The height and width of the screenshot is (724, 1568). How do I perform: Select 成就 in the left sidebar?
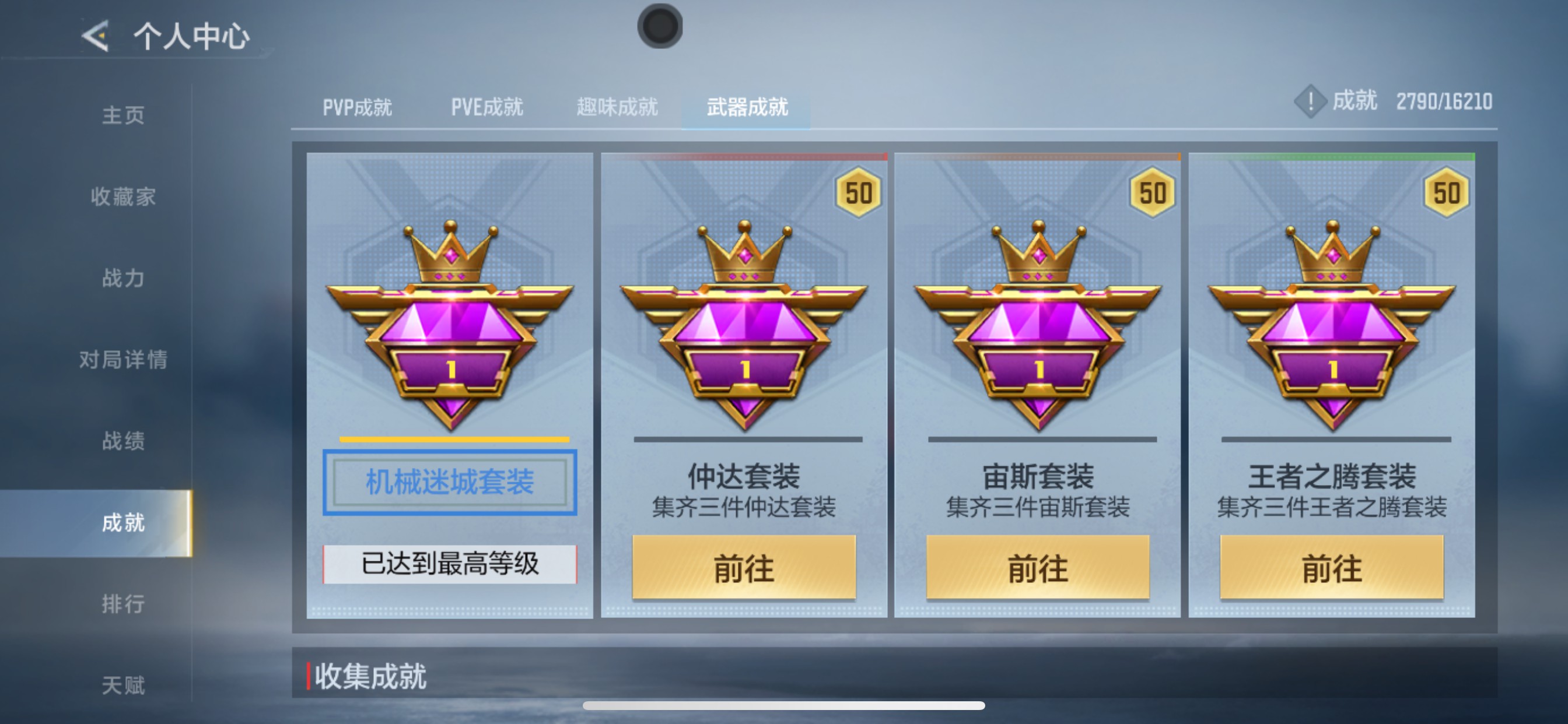[125, 522]
